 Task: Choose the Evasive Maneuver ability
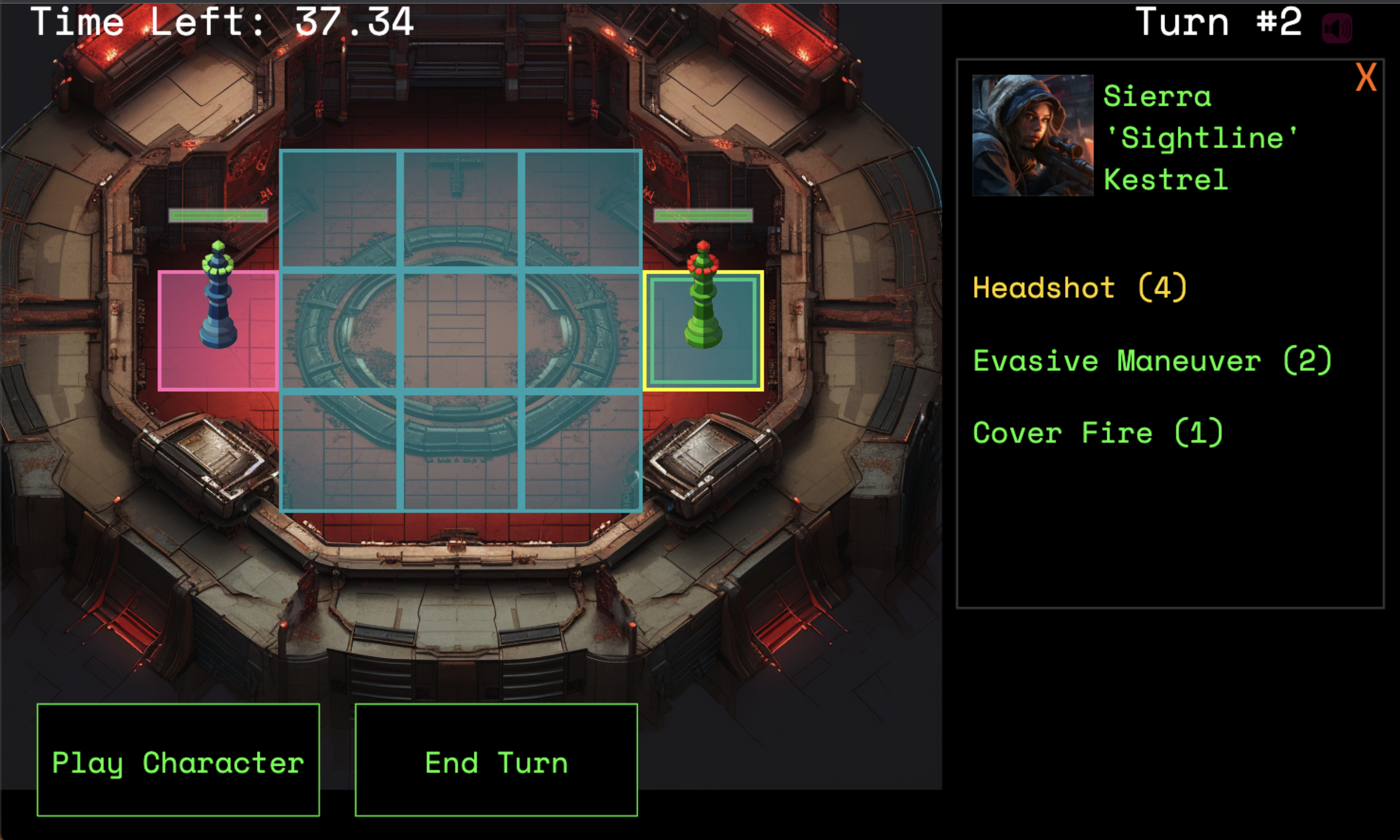pyautogui.click(x=1152, y=360)
